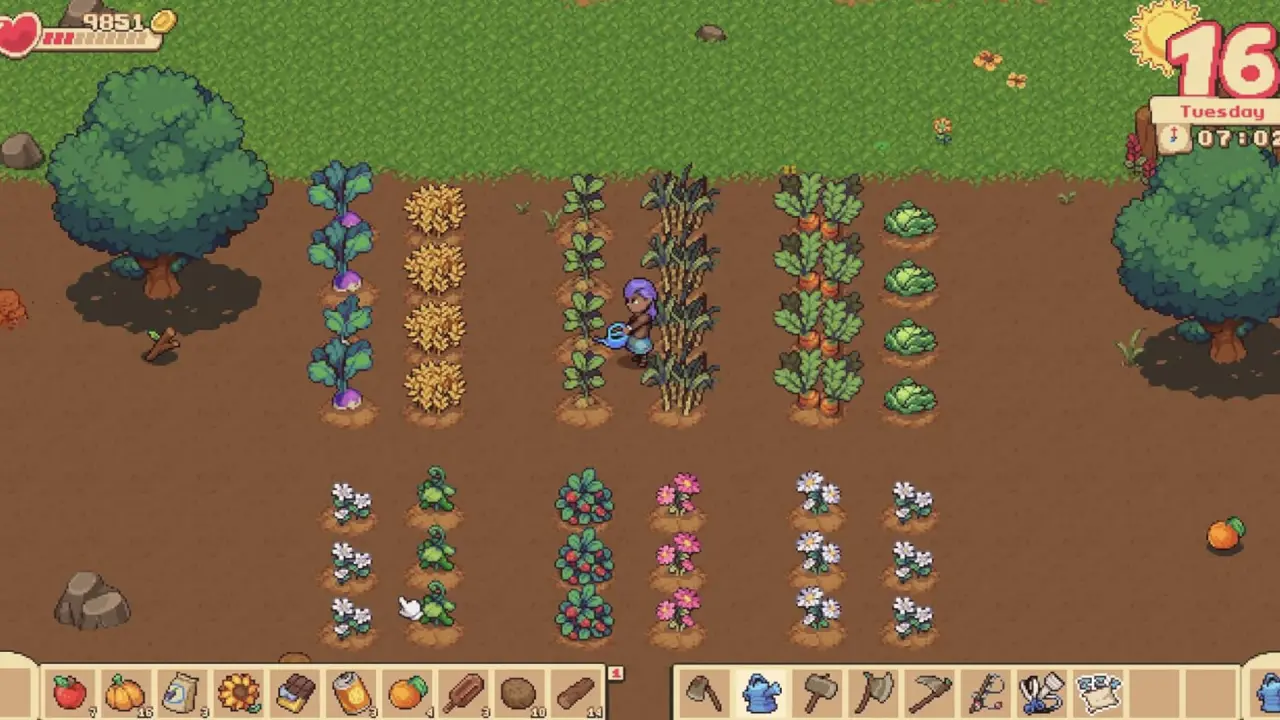Select the blue watering can tool
This screenshot has width=1280, height=720.
click(761, 692)
